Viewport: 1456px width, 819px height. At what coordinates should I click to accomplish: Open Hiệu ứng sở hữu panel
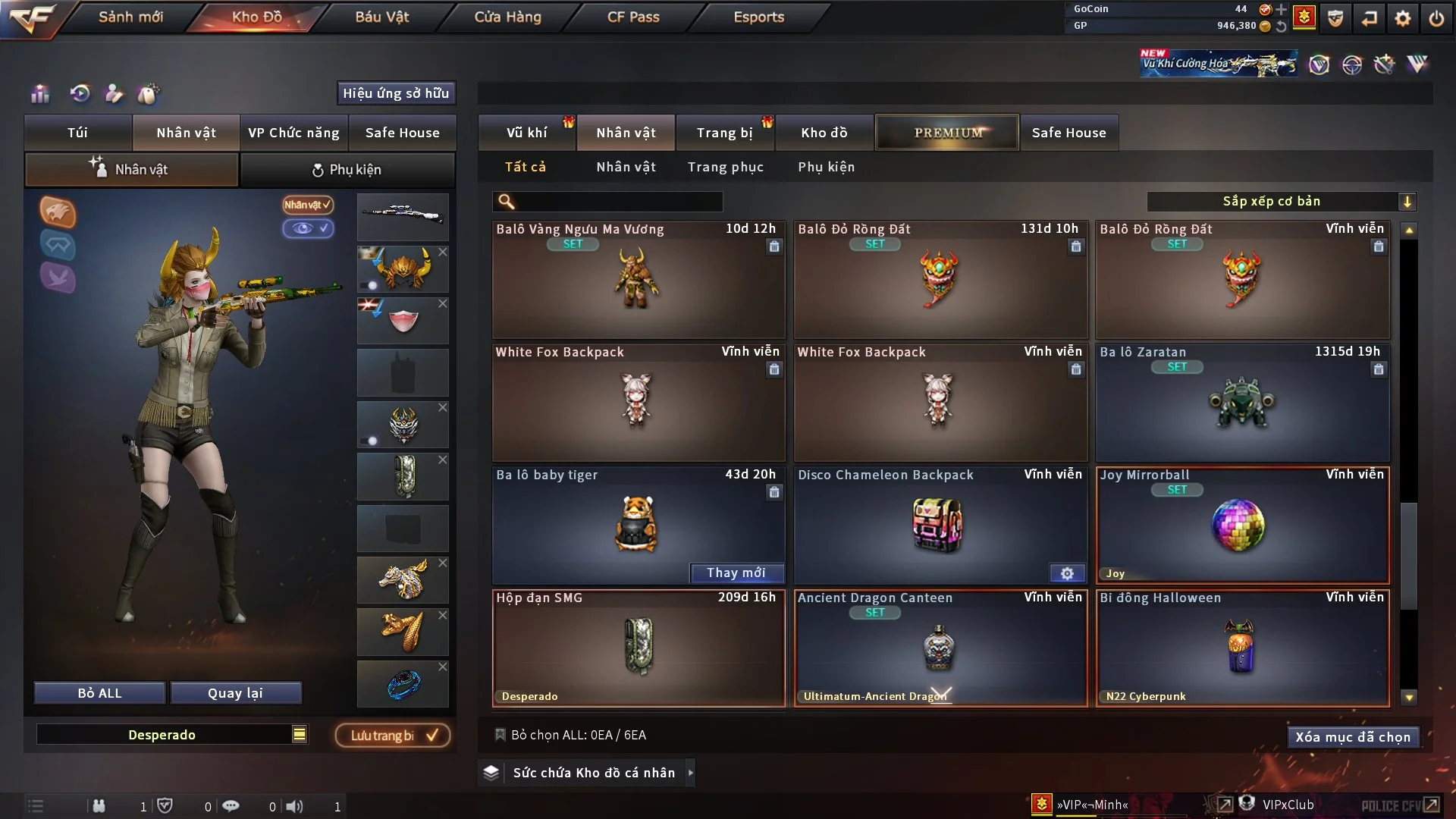[x=395, y=93]
